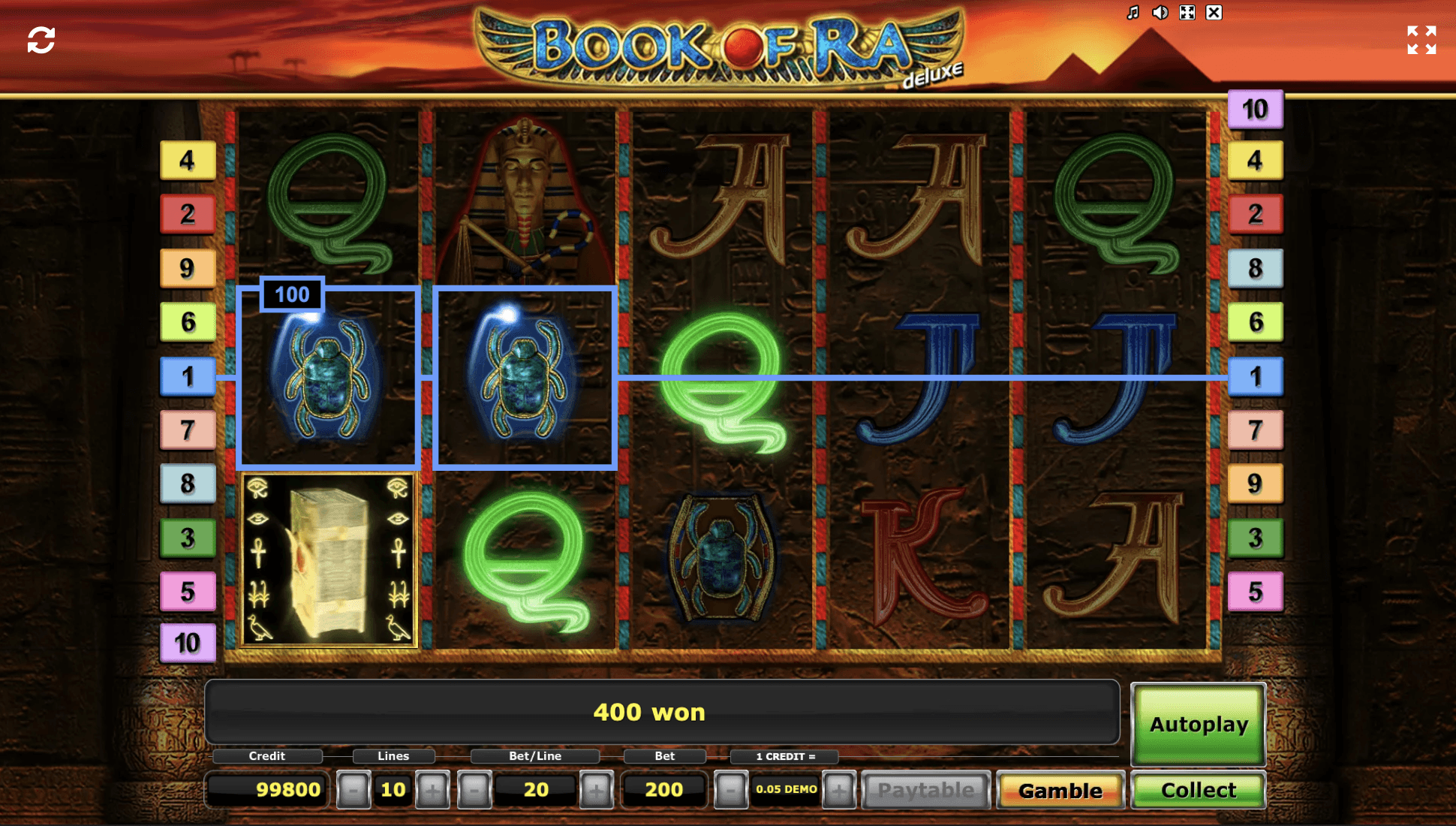Image resolution: width=1456 pixels, height=826 pixels.
Task: Decrease Lines using the minus control
Action: [353, 789]
